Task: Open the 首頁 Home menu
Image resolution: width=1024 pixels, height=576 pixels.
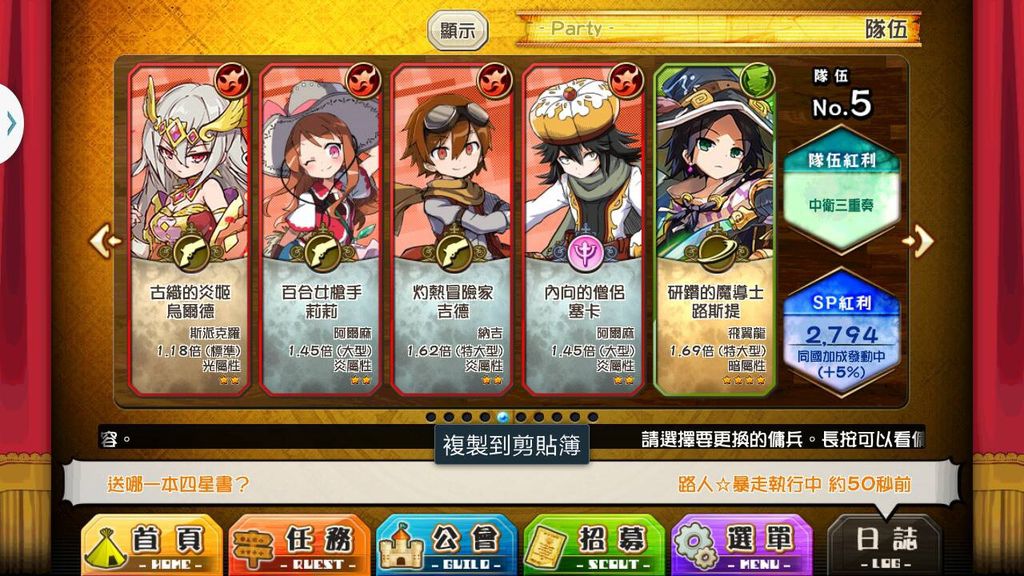Action: tap(151, 545)
